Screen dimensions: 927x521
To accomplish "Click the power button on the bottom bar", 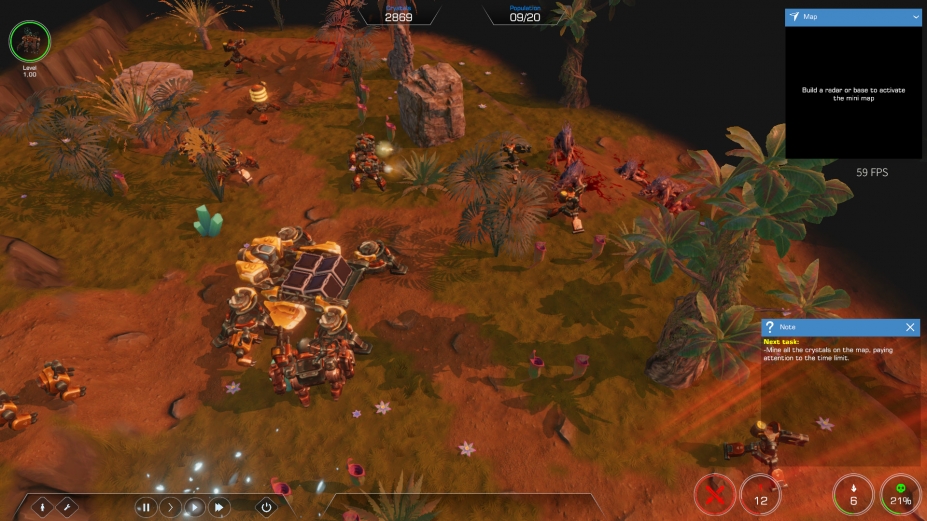I will coord(266,507).
